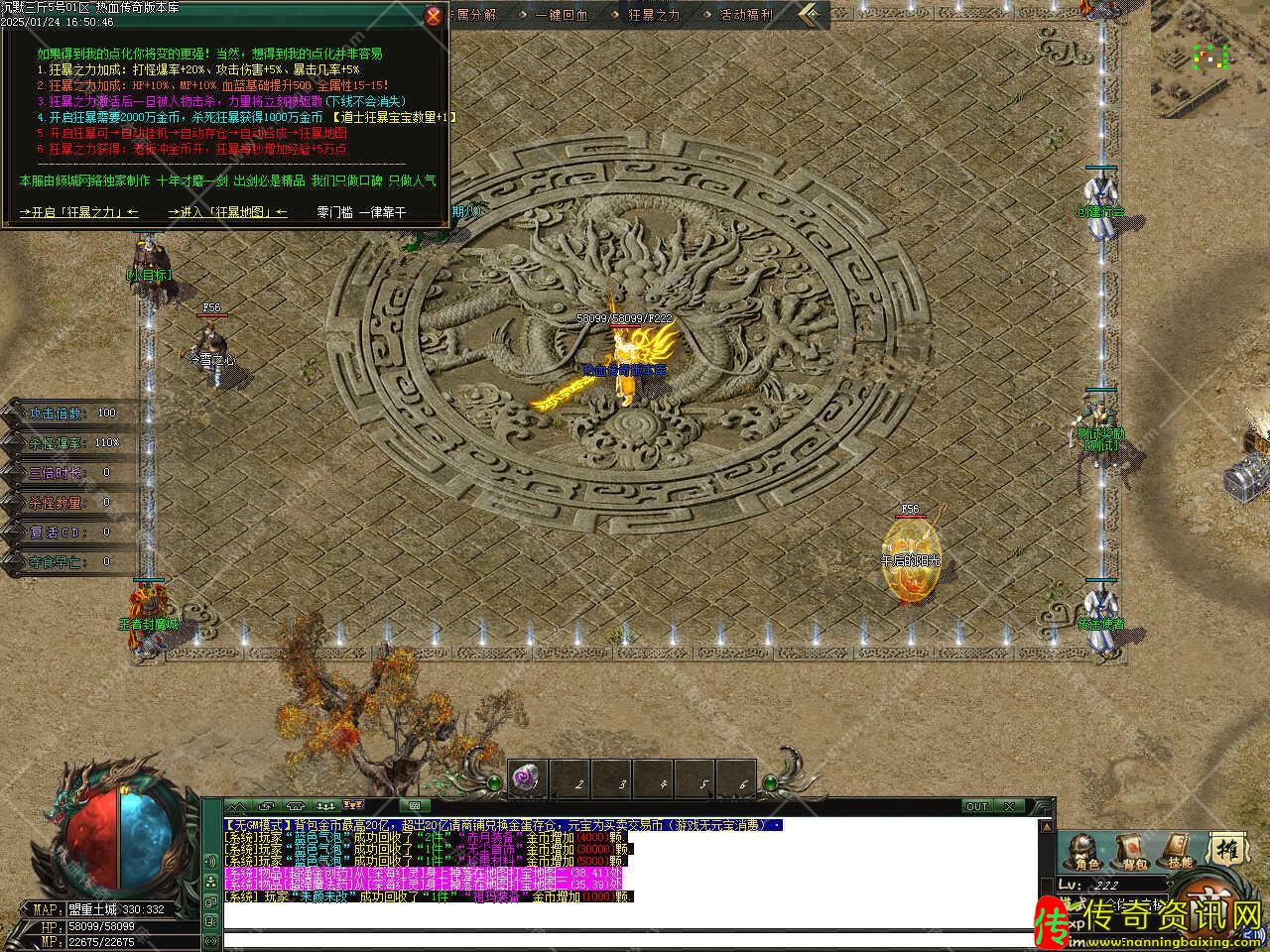Click the minimap in the top-right corner

[x=1211, y=57]
